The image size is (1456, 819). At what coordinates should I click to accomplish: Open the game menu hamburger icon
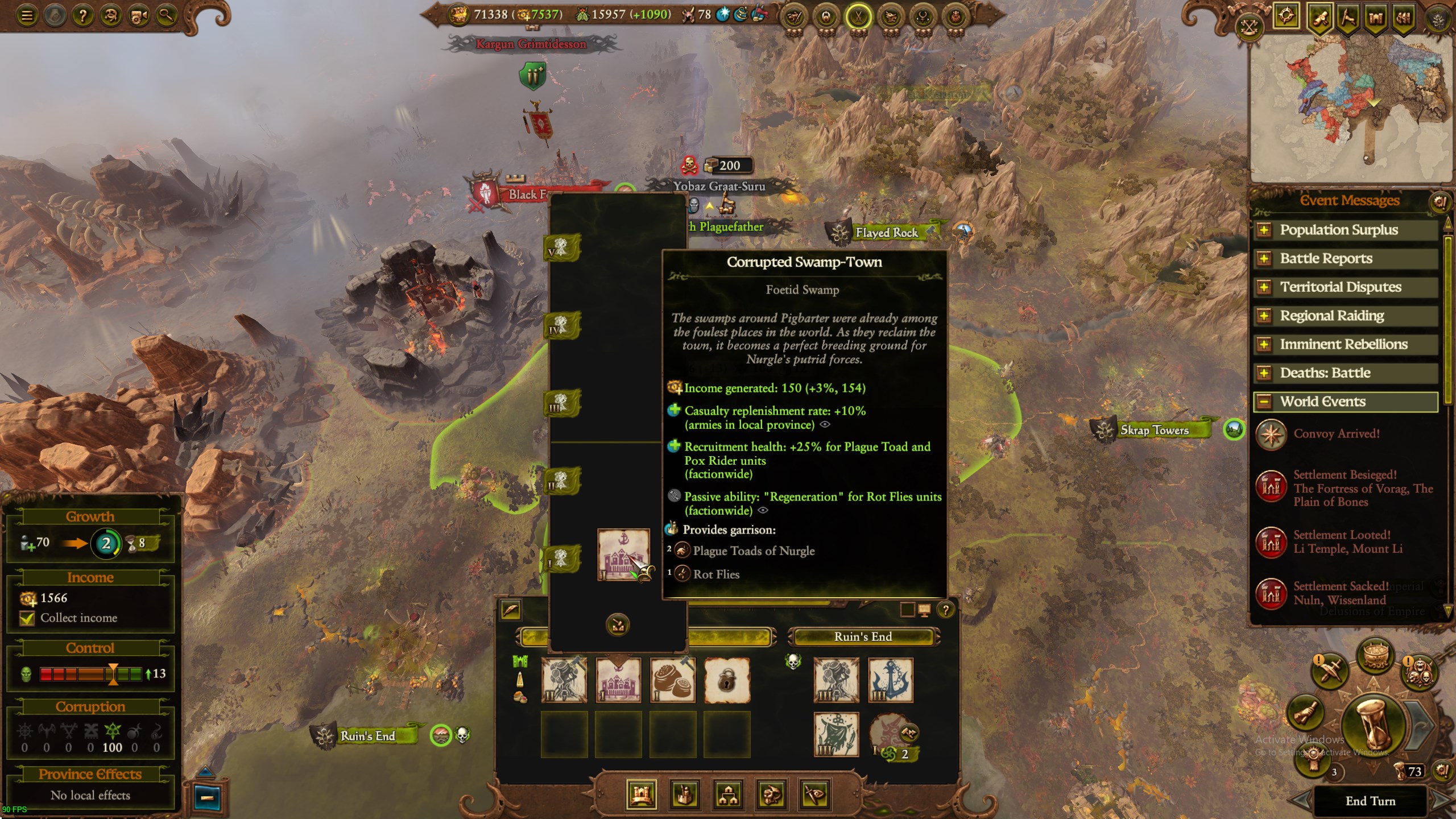click(27, 15)
